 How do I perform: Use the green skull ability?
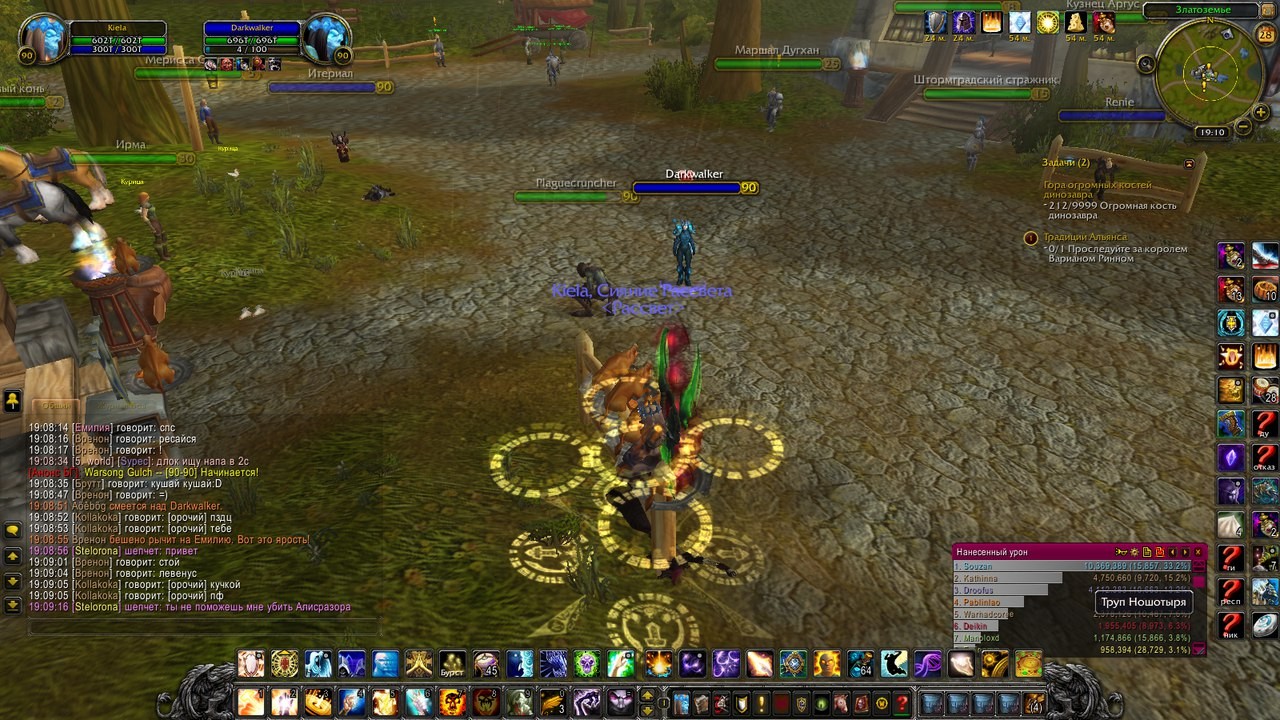pyautogui.click(x=587, y=664)
